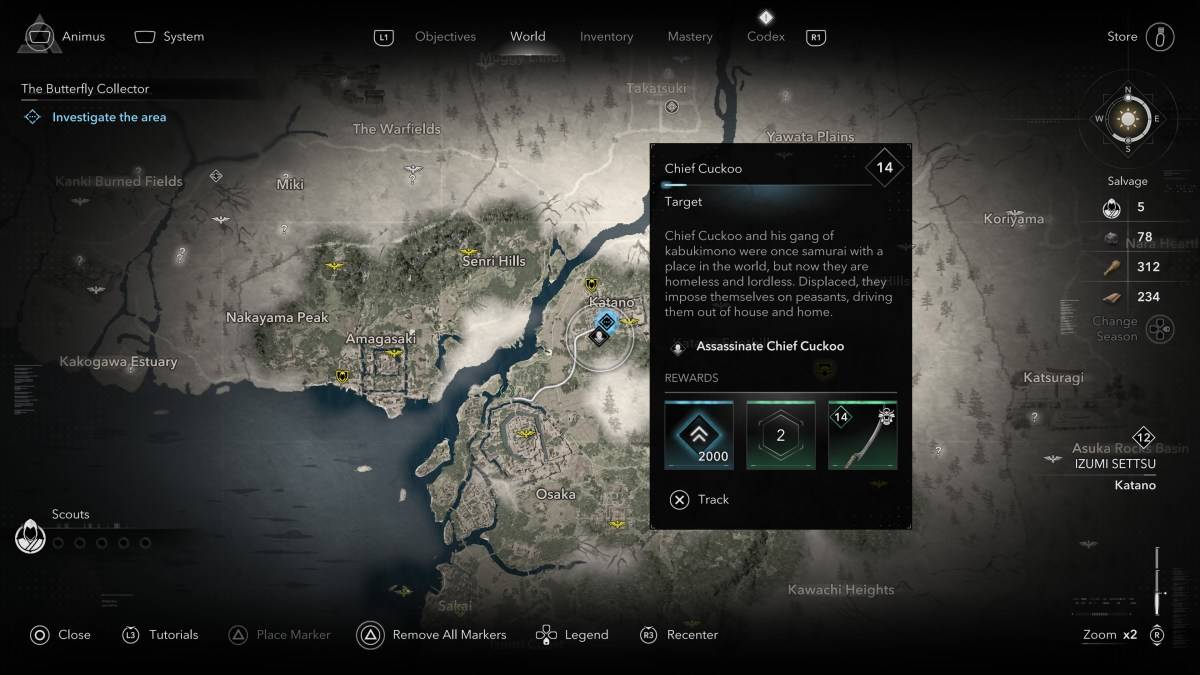The width and height of the screenshot is (1200, 675).
Task: Open the Codex tab
Action: 765,37
